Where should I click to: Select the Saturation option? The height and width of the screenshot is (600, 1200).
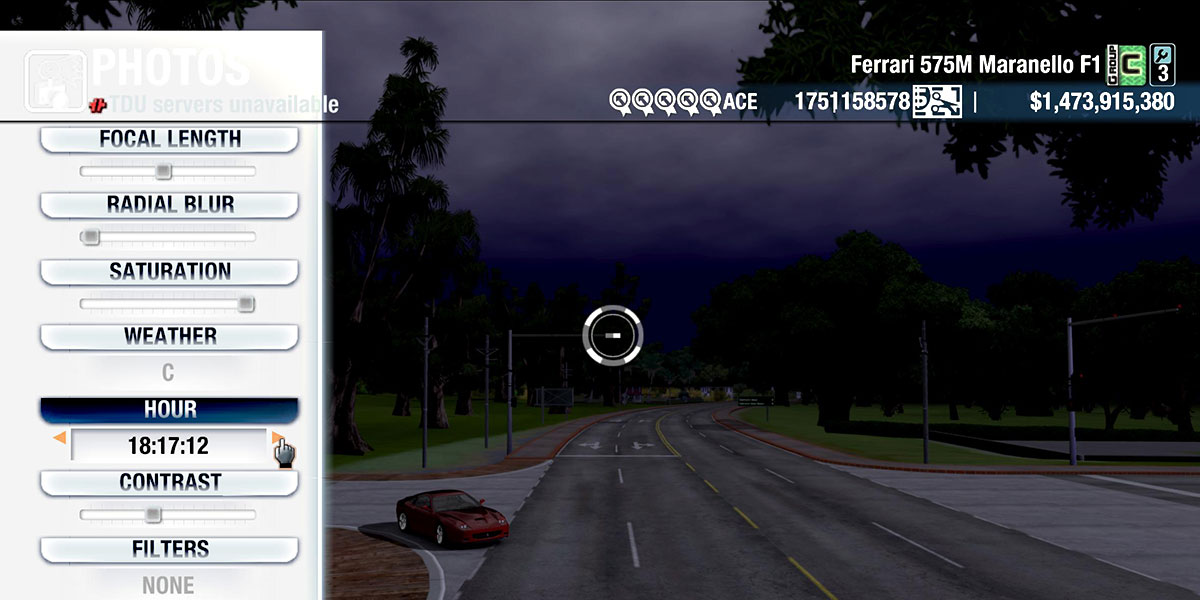[169, 271]
